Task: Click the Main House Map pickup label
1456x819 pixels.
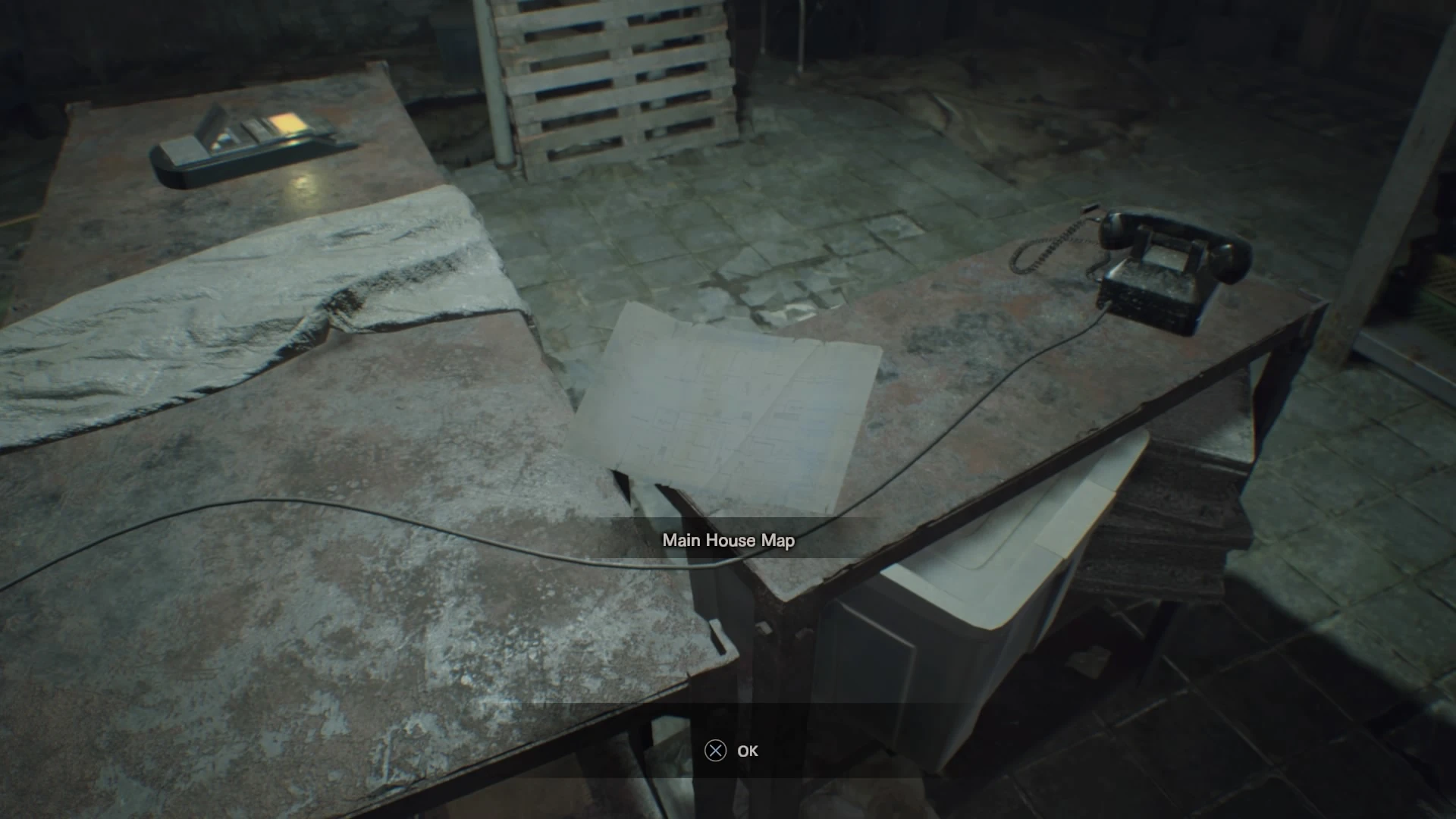Action: [728, 541]
